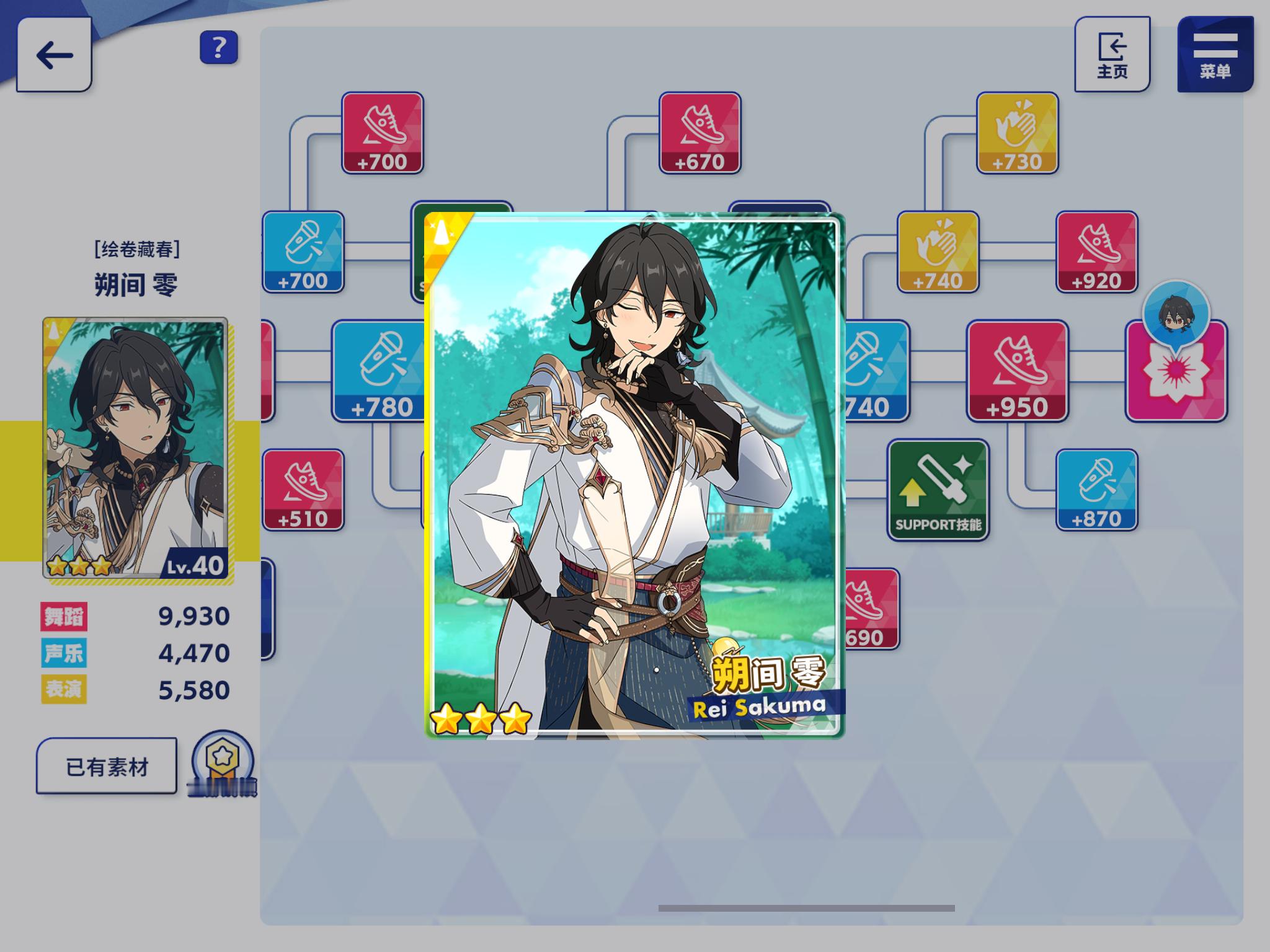Image resolution: width=1270 pixels, height=952 pixels.
Task: Open the question mark help button
Action: coord(219,47)
